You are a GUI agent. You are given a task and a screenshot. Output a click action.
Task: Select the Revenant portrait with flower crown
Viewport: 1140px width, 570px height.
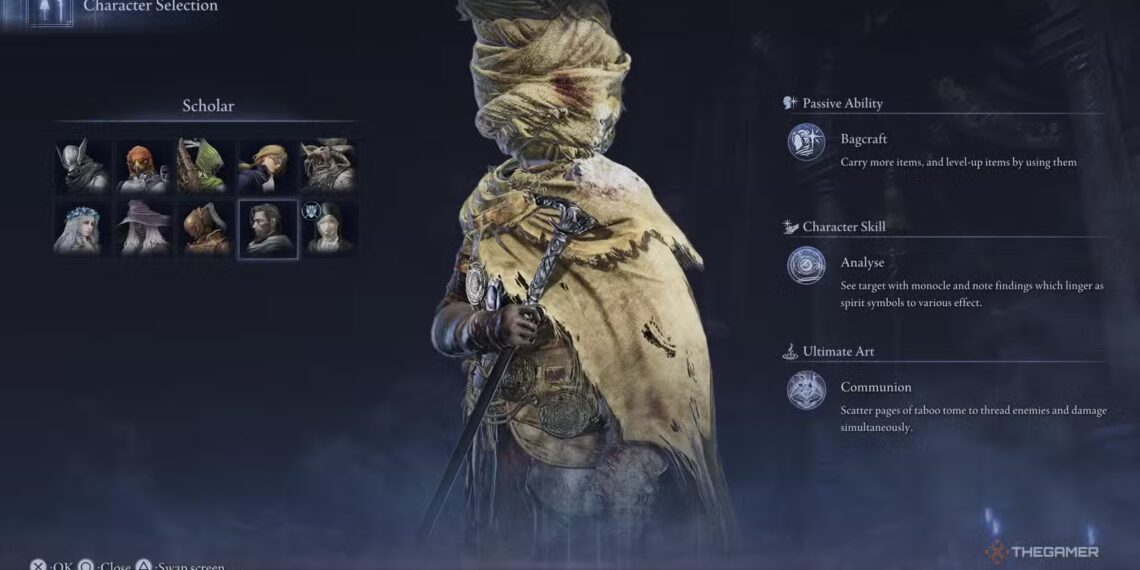click(81, 228)
